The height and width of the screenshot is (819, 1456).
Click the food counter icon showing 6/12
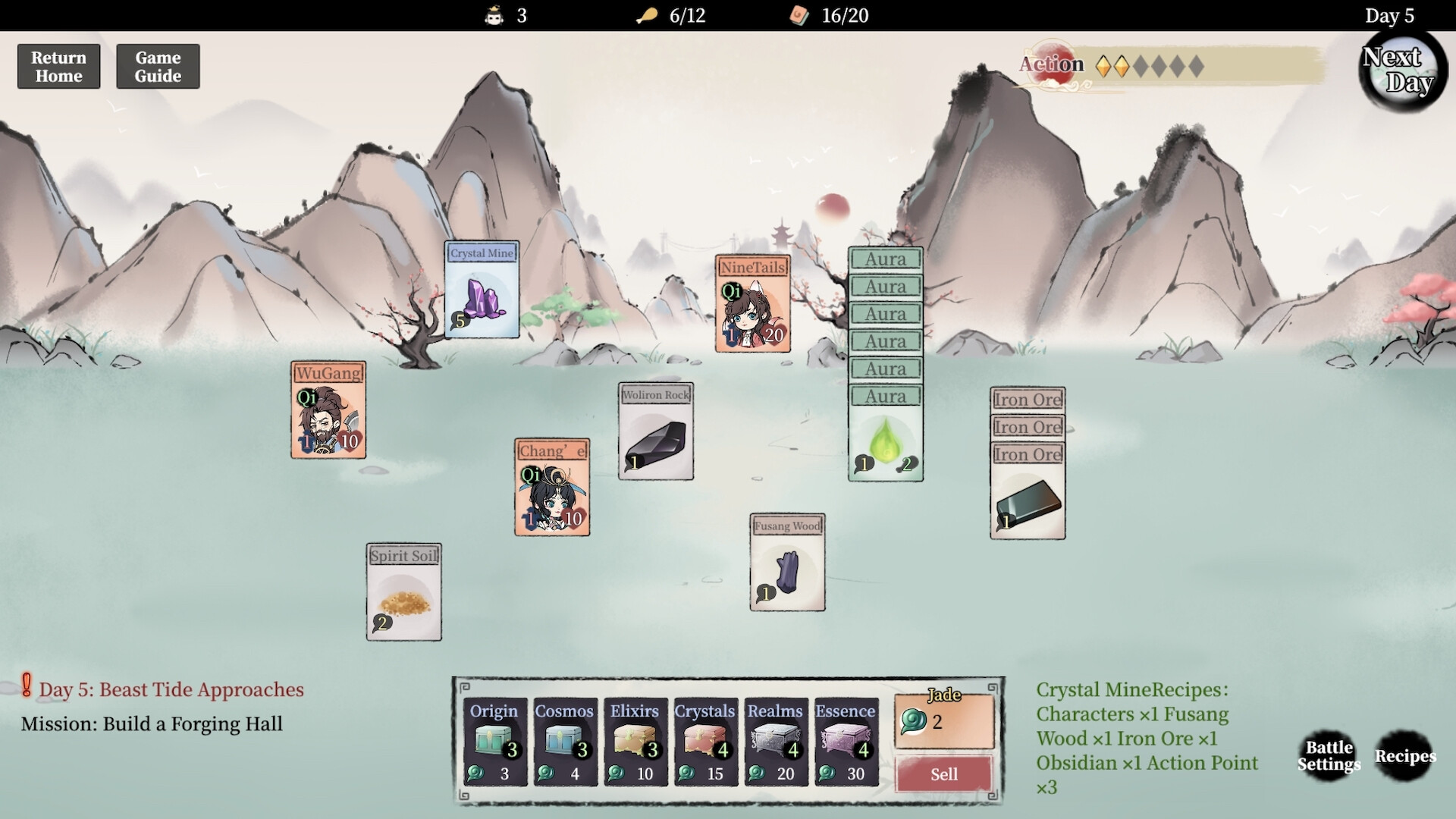tap(645, 15)
